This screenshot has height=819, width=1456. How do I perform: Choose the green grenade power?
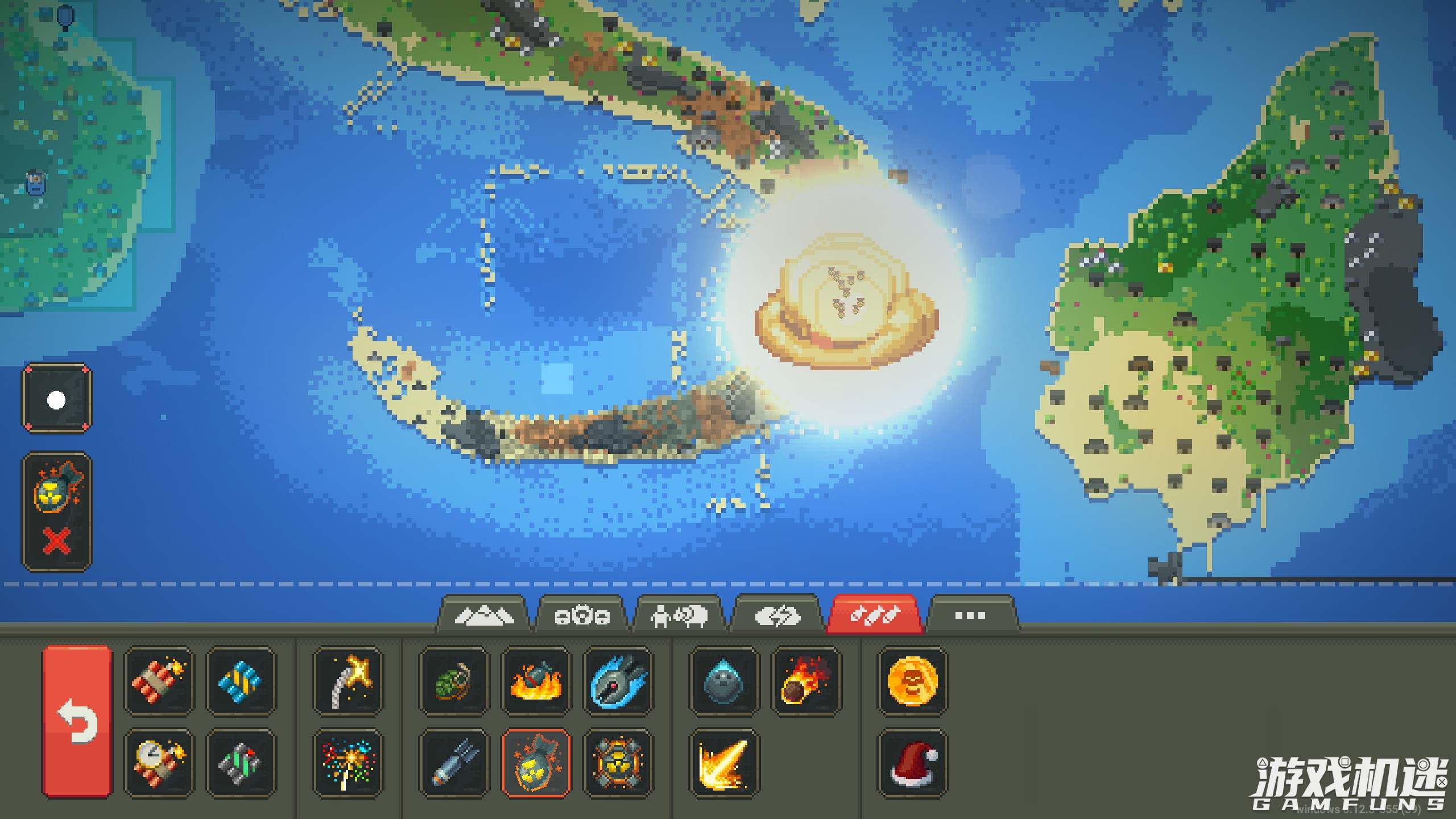(454, 680)
